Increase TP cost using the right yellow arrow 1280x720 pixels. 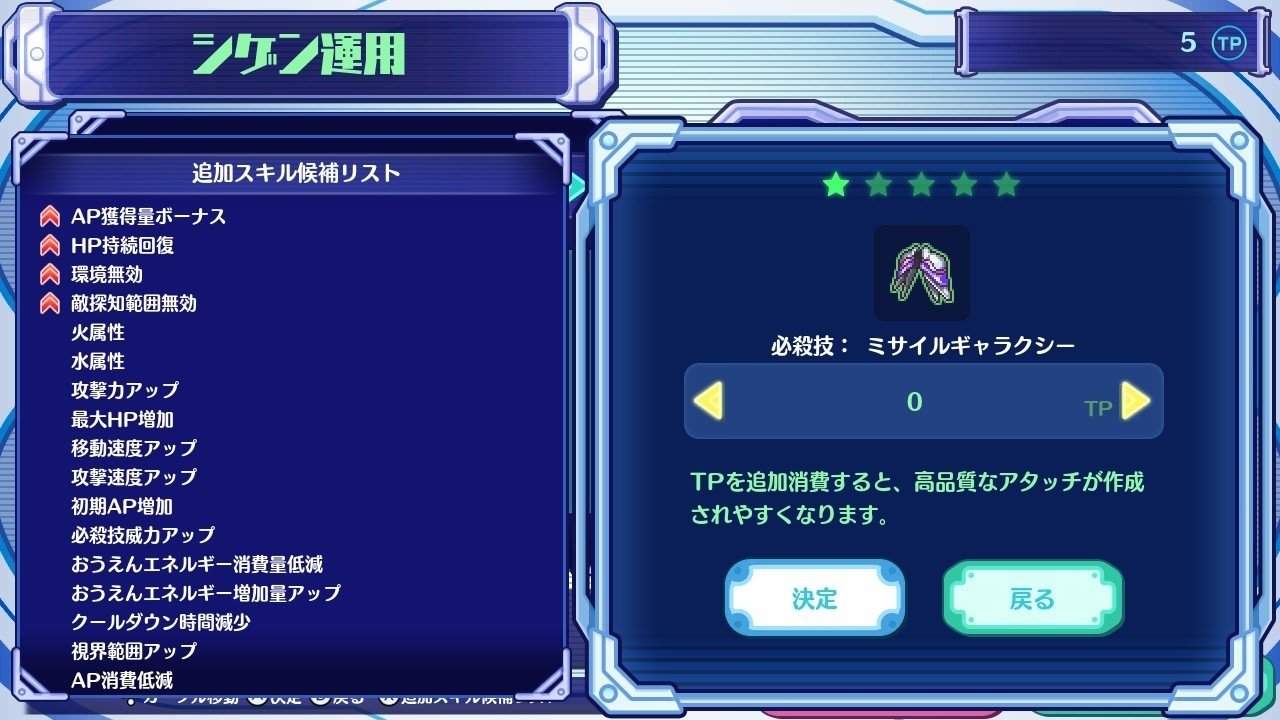tap(1134, 401)
